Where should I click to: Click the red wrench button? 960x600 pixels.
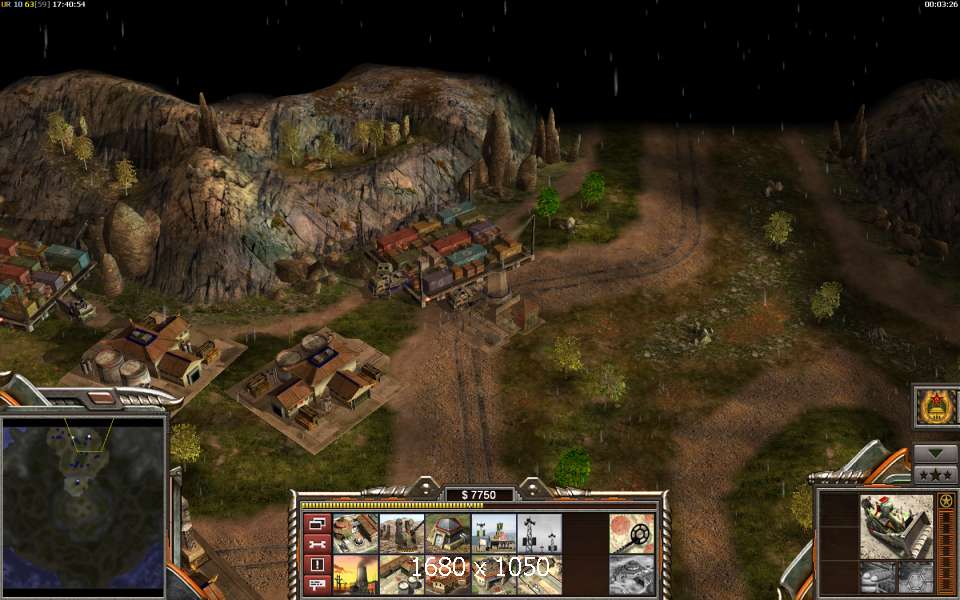pos(317,543)
